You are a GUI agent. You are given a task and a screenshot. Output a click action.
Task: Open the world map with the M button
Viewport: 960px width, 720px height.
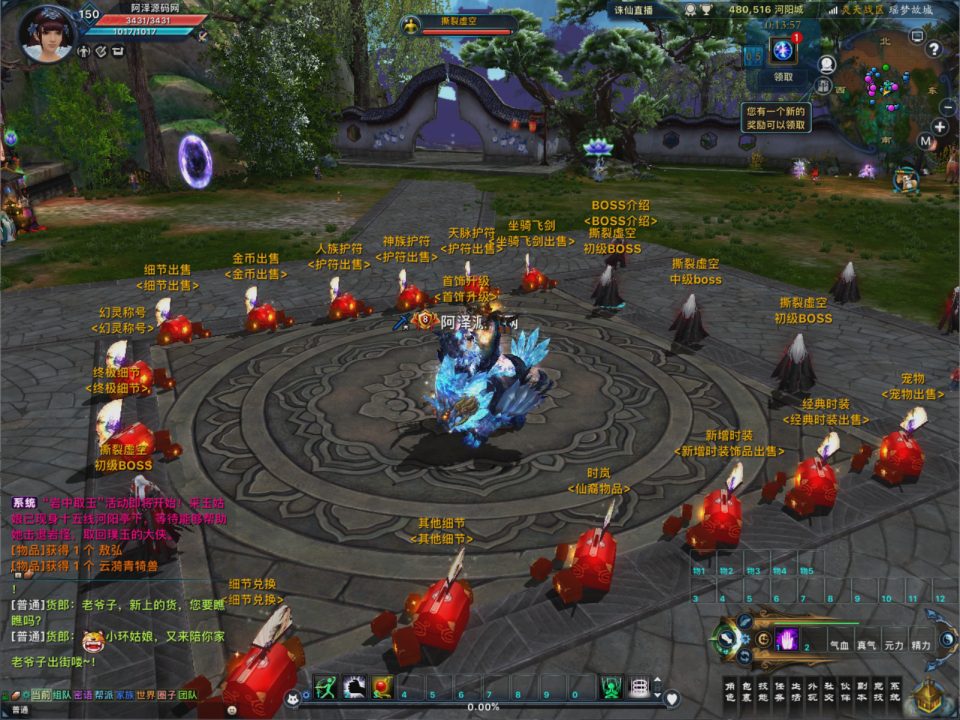[x=926, y=142]
